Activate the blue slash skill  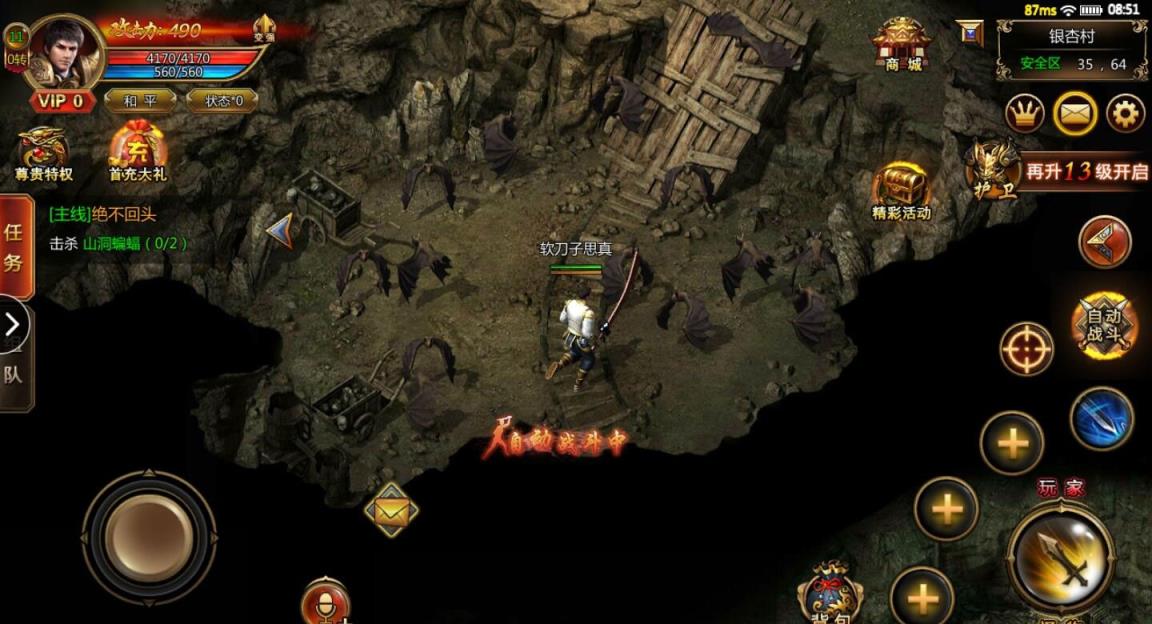point(1102,418)
